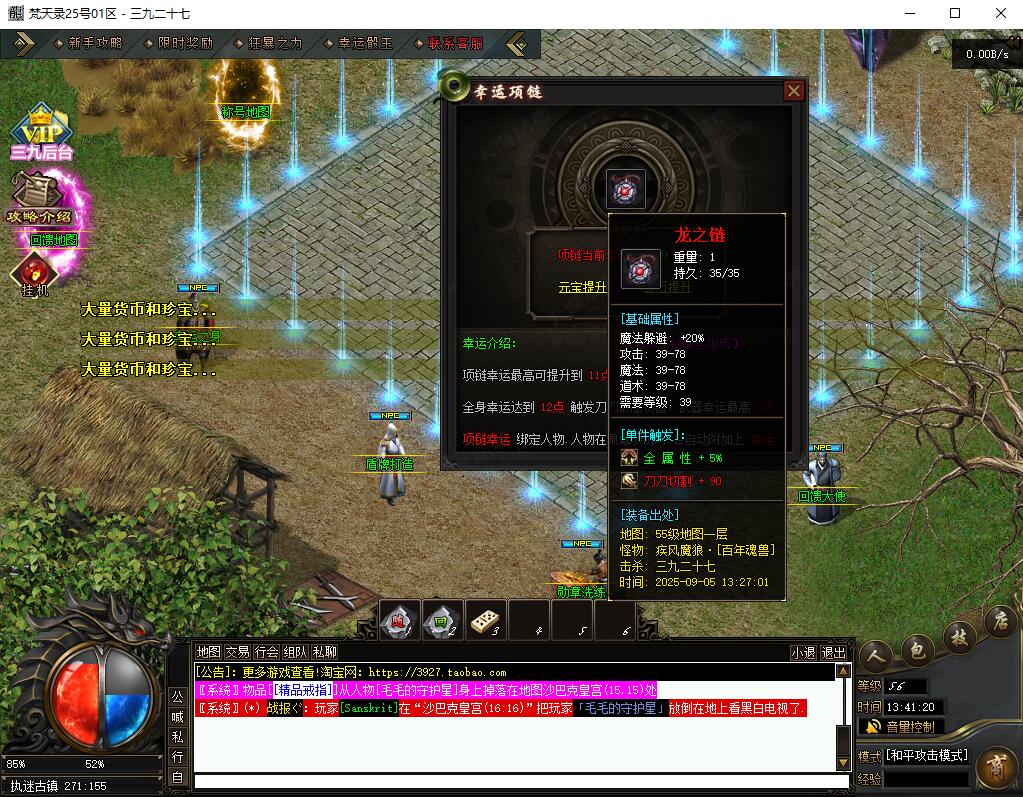
Task: Open the VIP 三九后台 icon
Action: (41, 133)
